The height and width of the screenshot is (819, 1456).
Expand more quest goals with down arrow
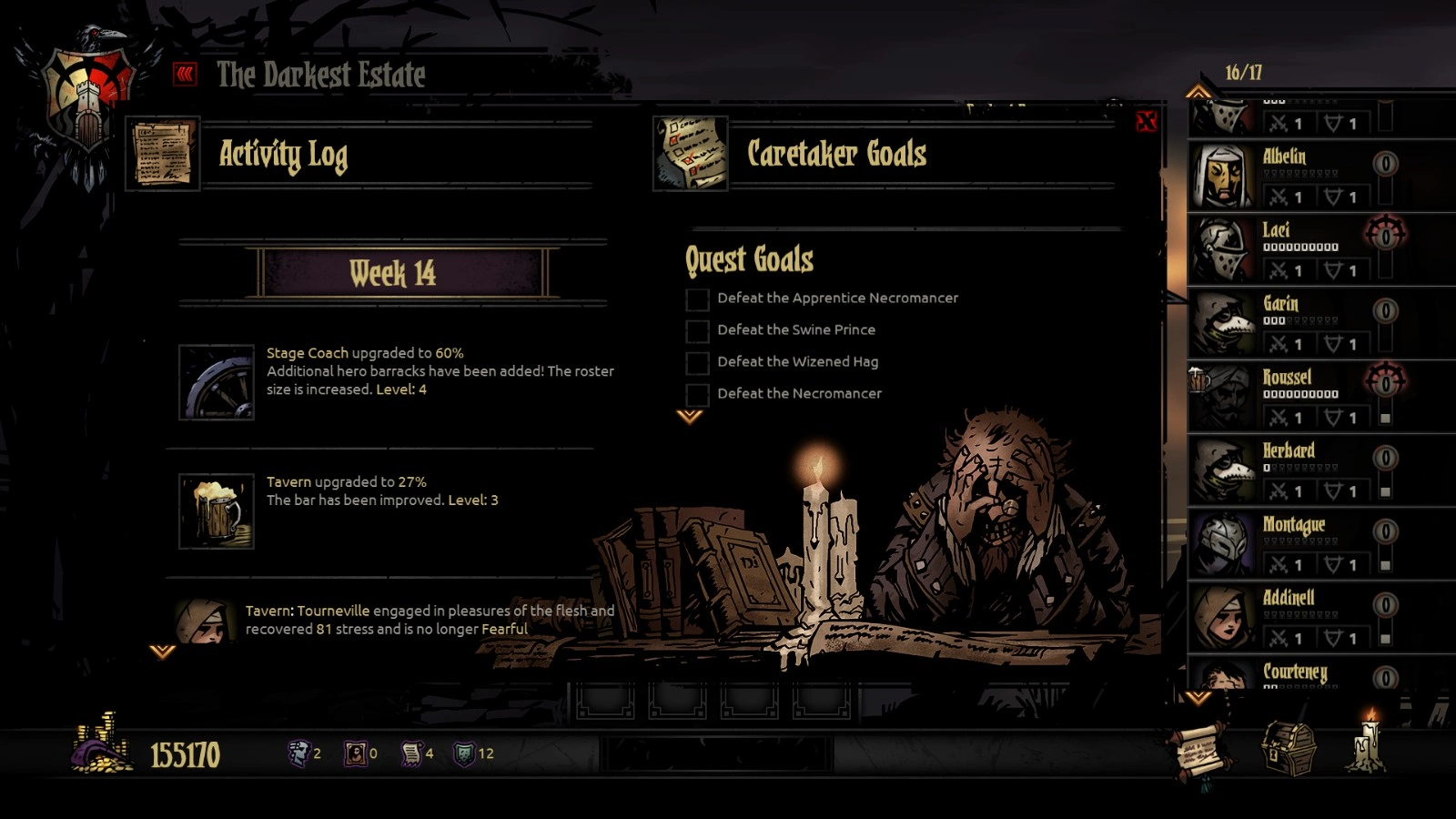coord(690,417)
